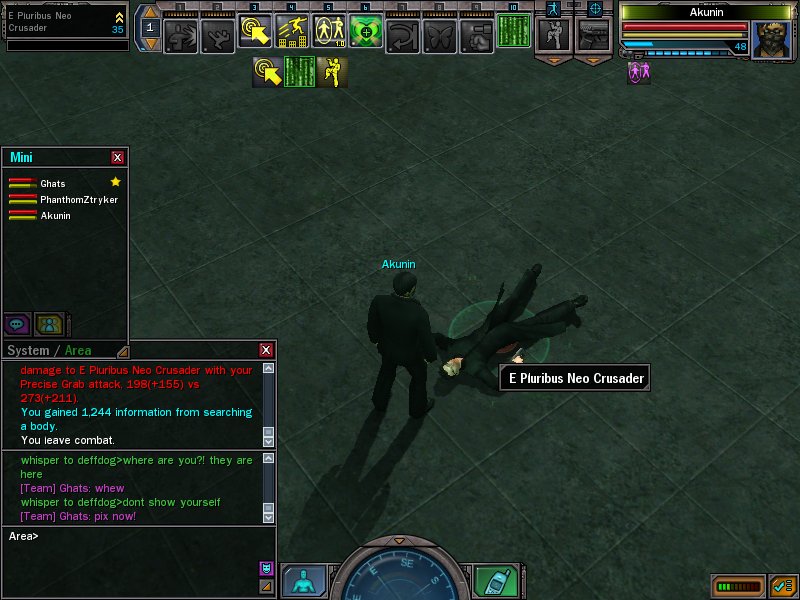This screenshot has width=800, height=600.
Task: Activate the hyper-jump over buildings ability
Action: (292, 33)
